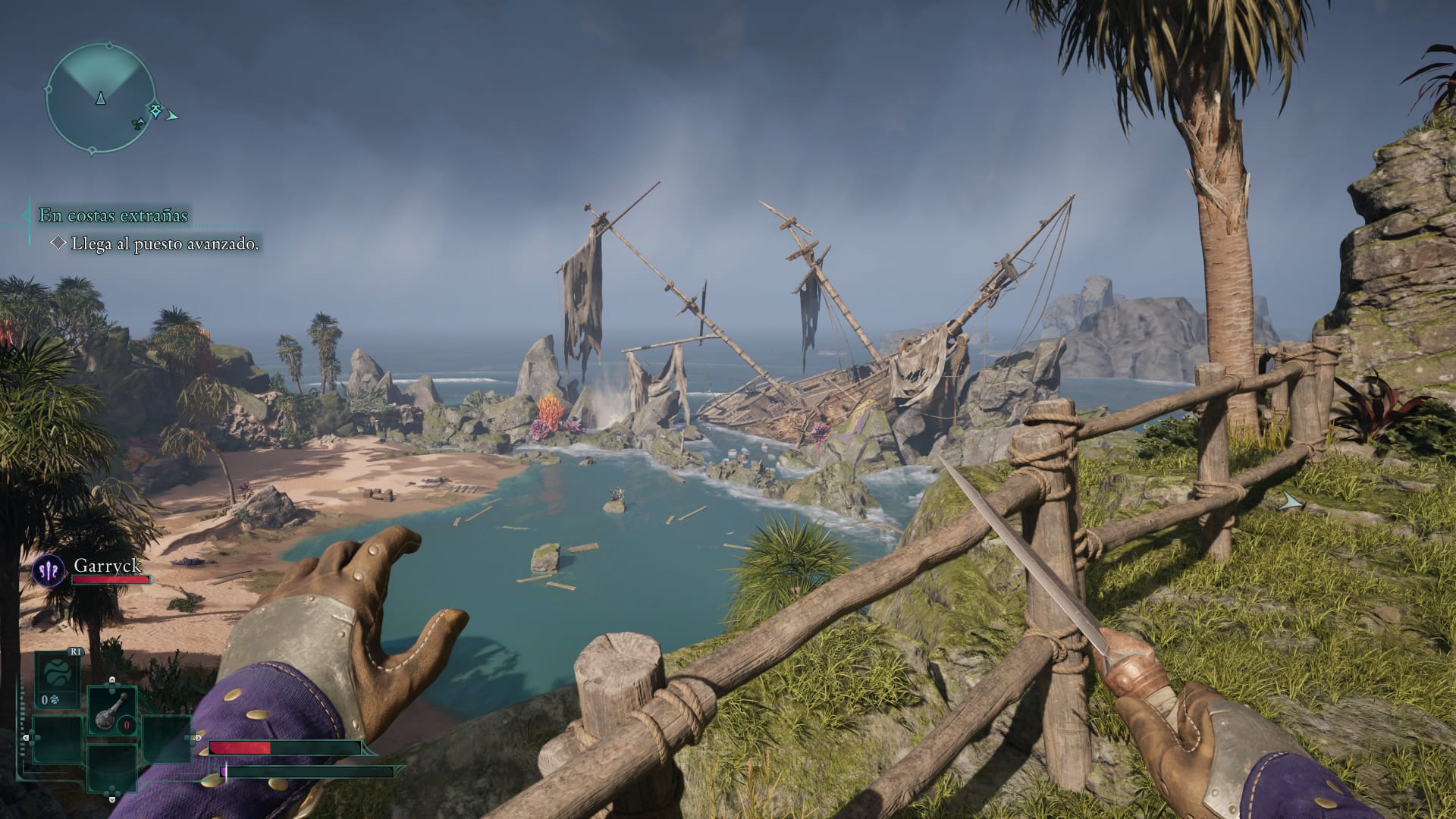
Task: Open the quest titled En costas extrañas
Action: tap(114, 215)
